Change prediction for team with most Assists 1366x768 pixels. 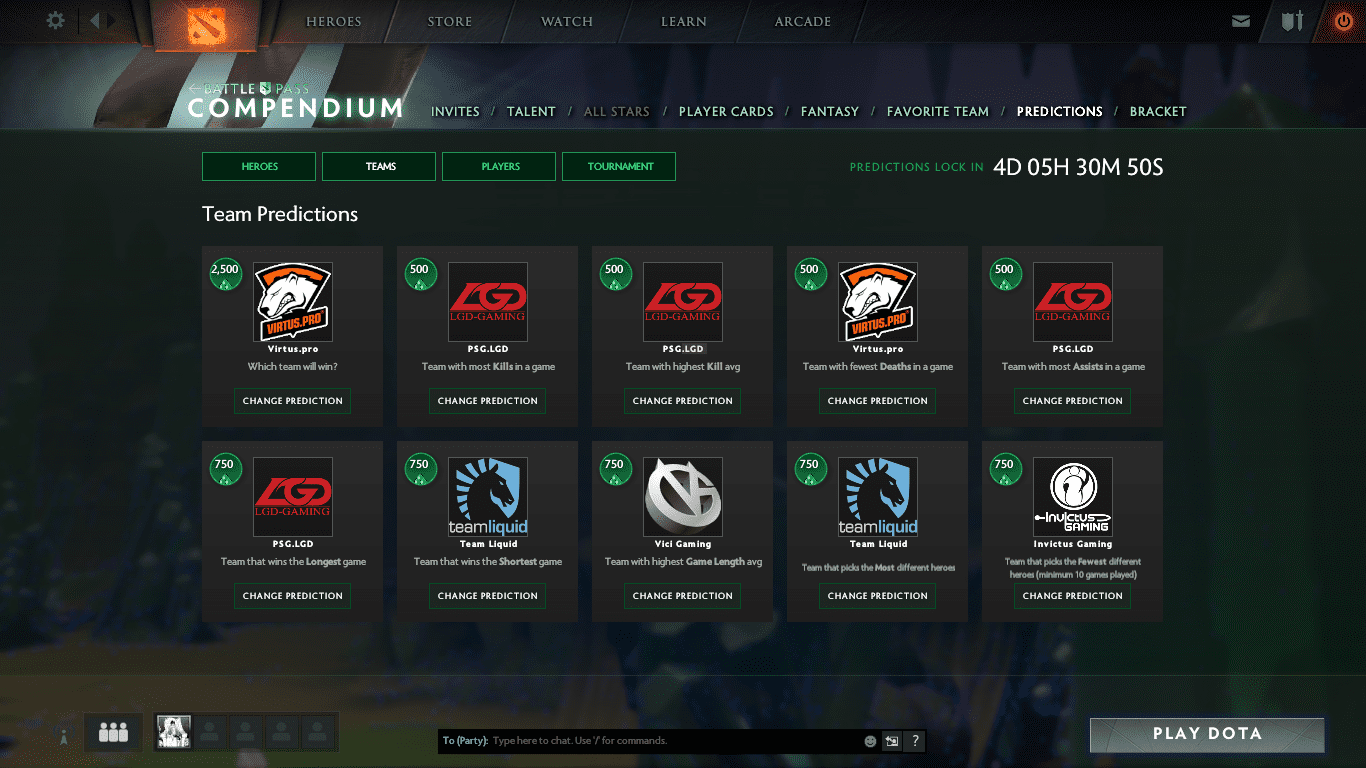tap(1072, 401)
